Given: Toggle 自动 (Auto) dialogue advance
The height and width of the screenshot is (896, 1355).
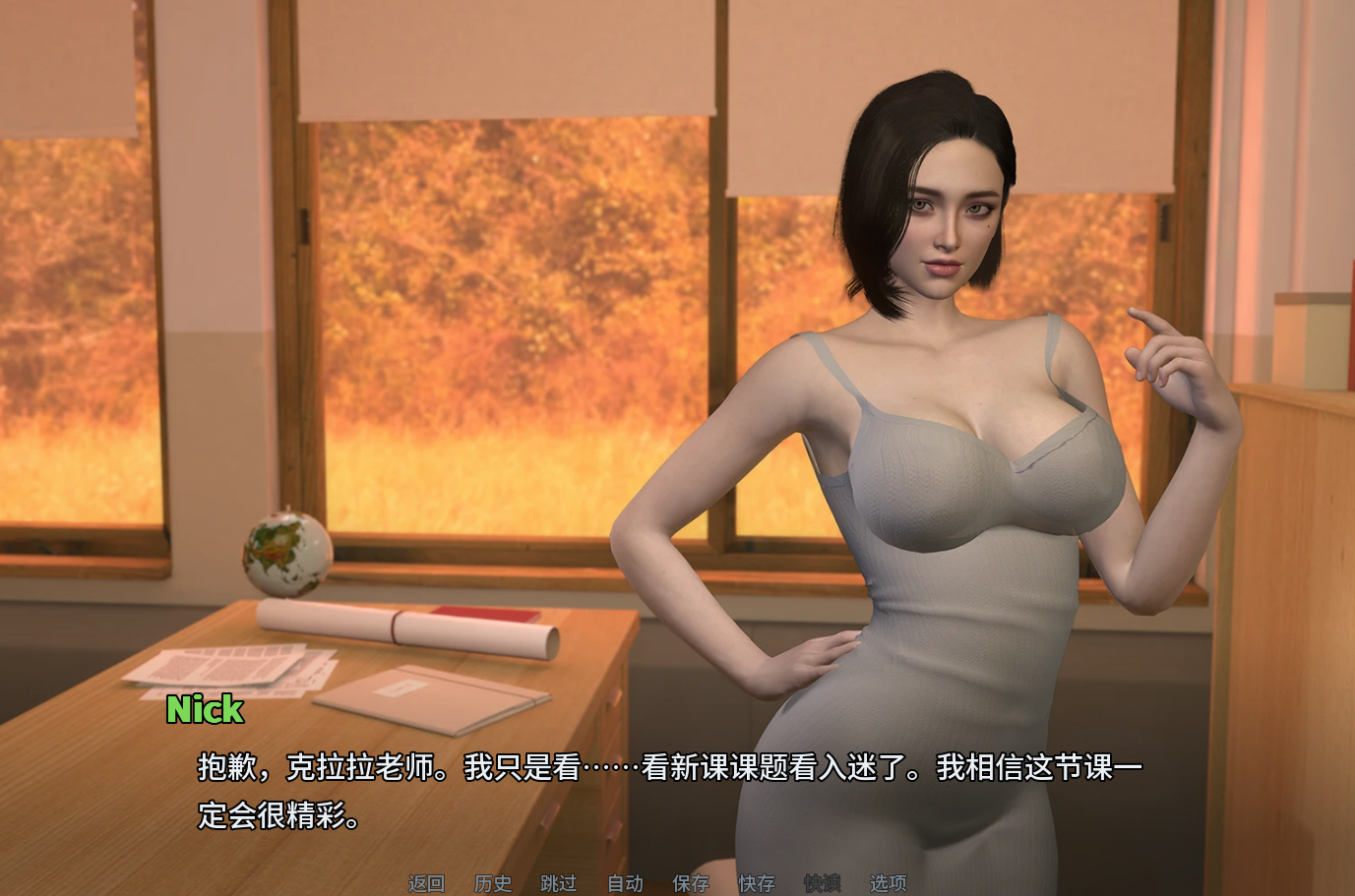Looking at the screenshot, I should point(625,883).
